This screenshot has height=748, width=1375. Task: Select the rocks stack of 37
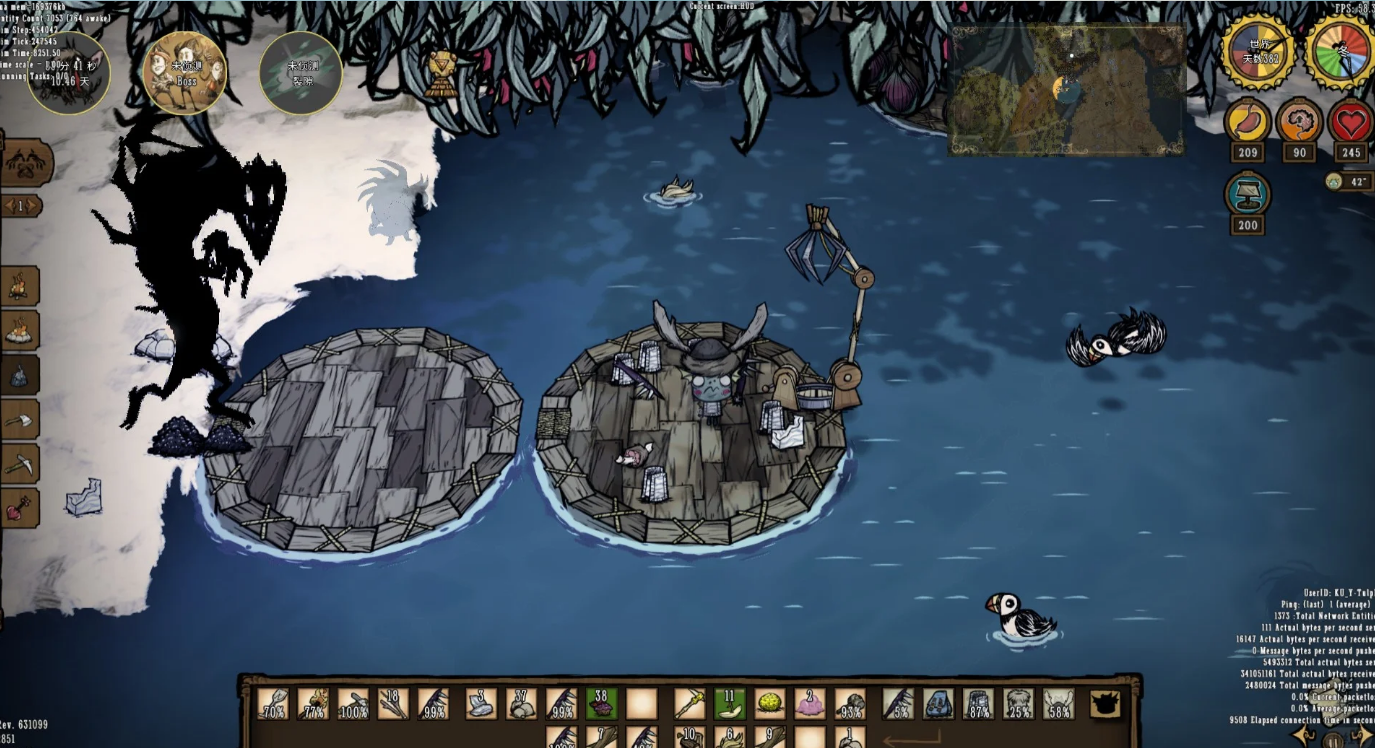click(521, 704)
